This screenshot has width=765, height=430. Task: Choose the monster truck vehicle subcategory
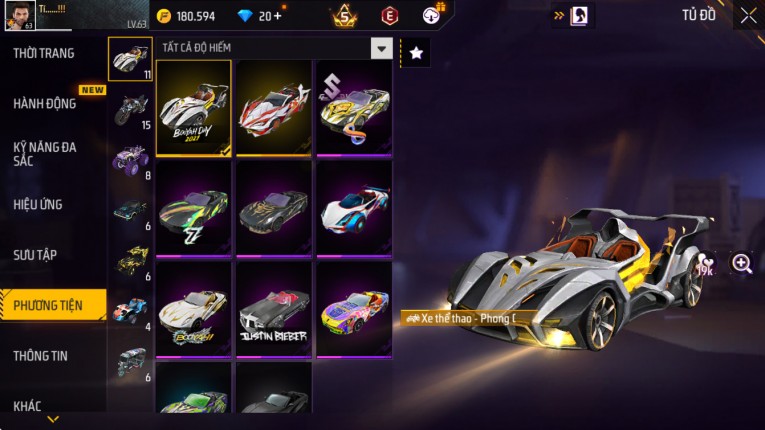131,160
